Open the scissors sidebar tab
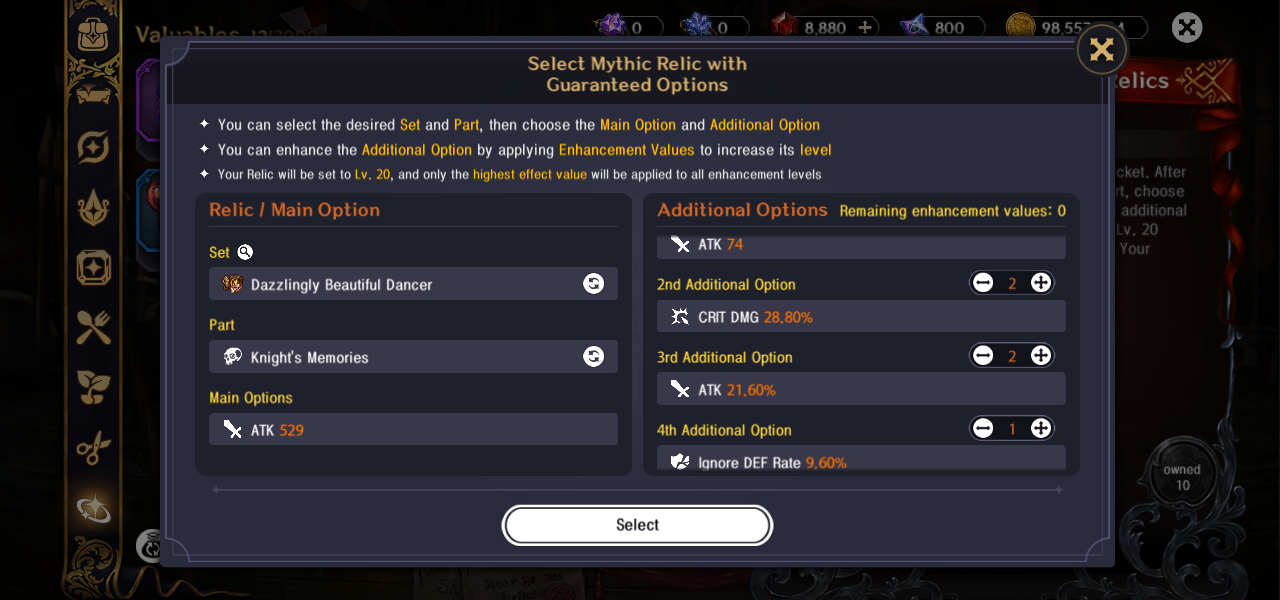 click(94, 447)
